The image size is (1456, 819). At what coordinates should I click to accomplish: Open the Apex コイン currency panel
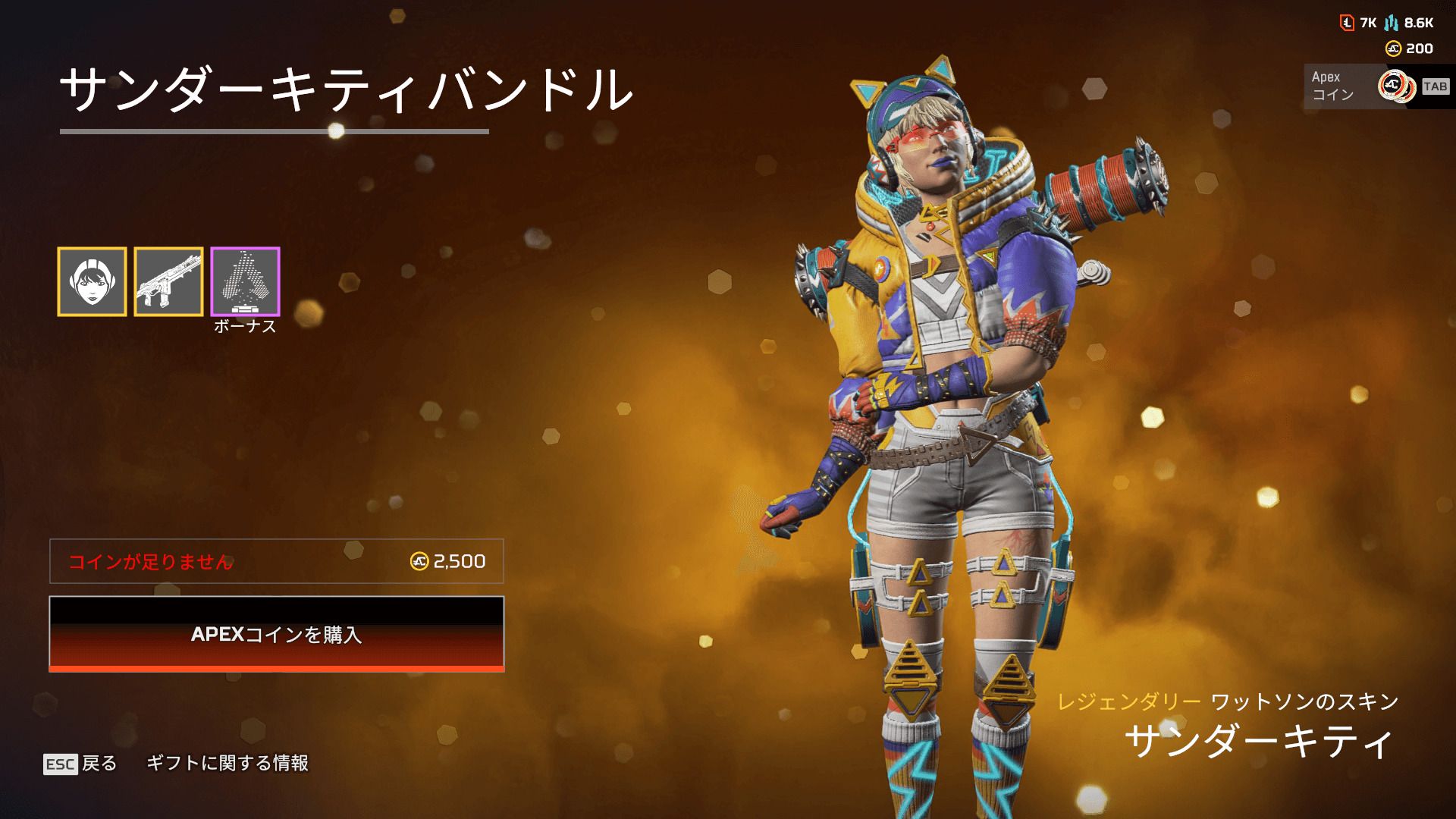(1376, 86)
